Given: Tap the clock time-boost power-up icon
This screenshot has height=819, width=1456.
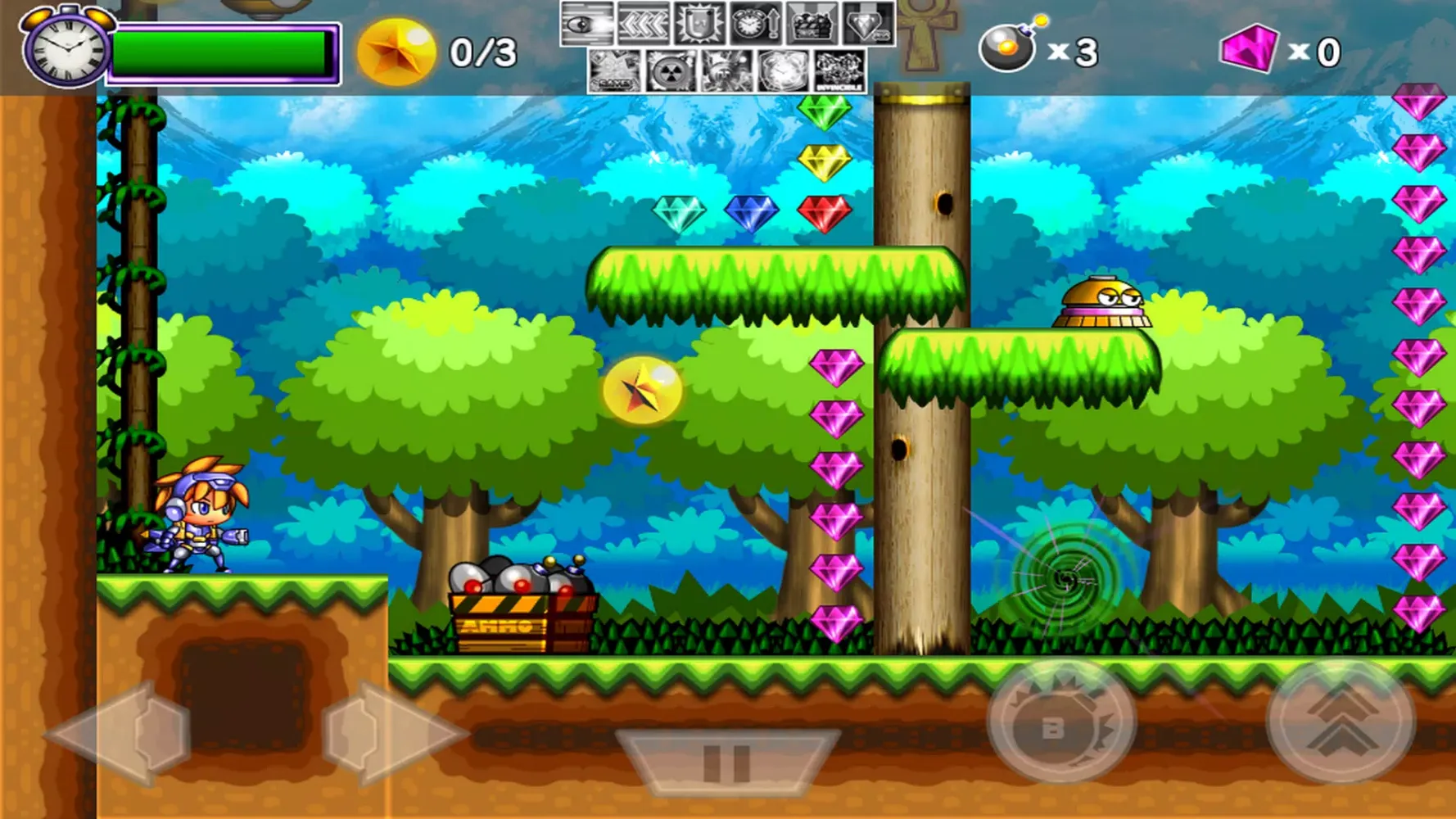Looking at the screenshot, I should pyautogui.click(x=755, y=25).
